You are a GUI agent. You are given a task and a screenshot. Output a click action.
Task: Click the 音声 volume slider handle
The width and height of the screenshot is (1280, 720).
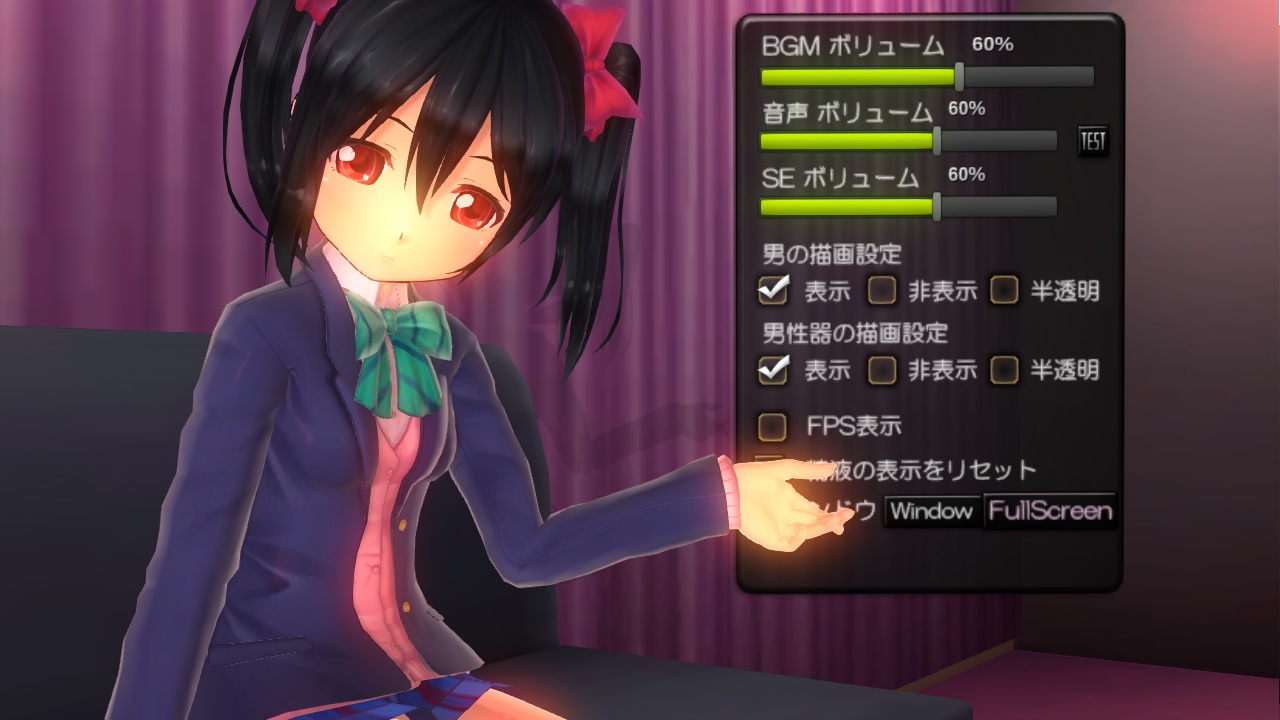(937, 141)
